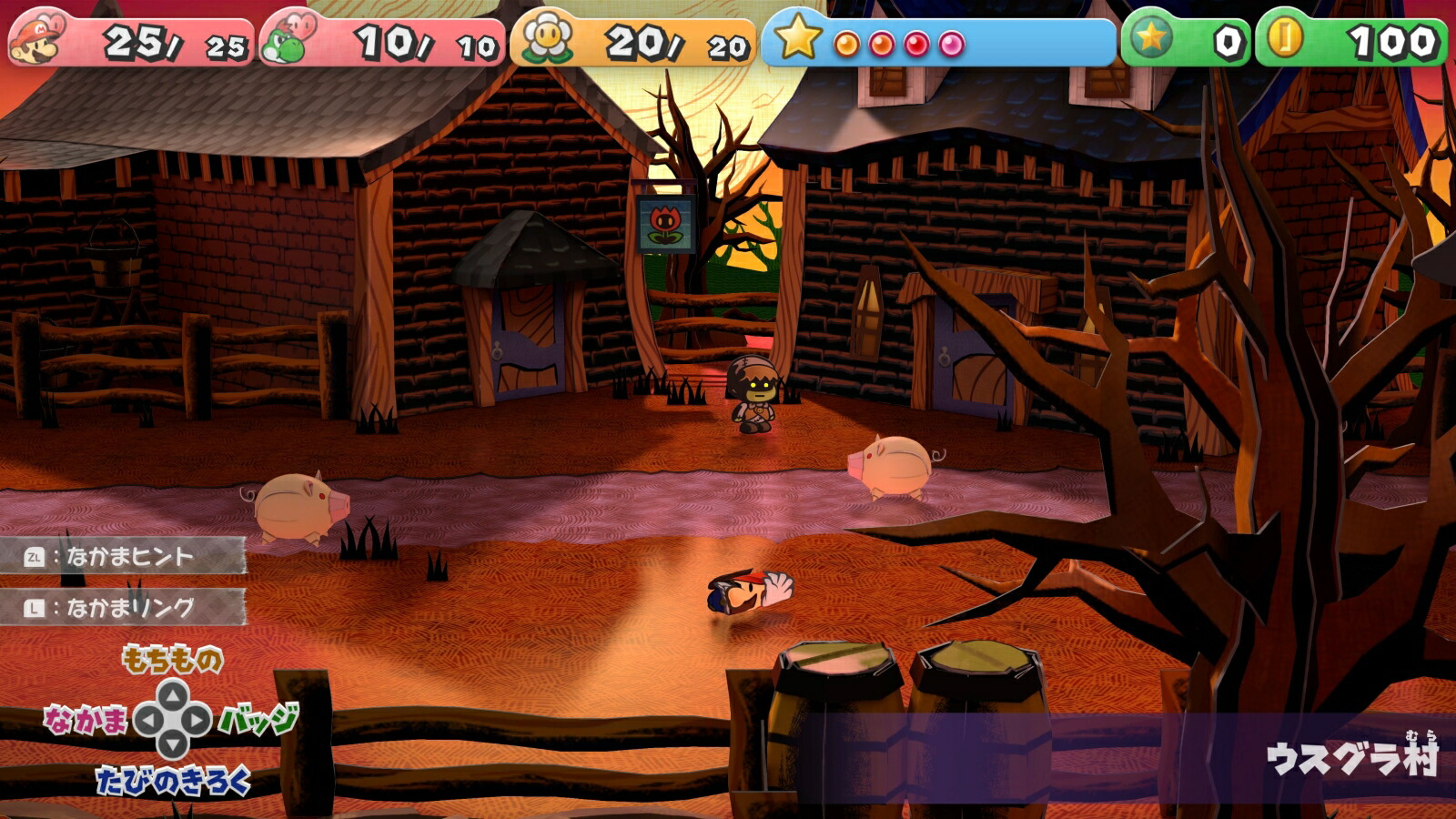Open the バッジ badge menu
The image size is (1456, 819).
pyautogui.click(x=258, y=720)
